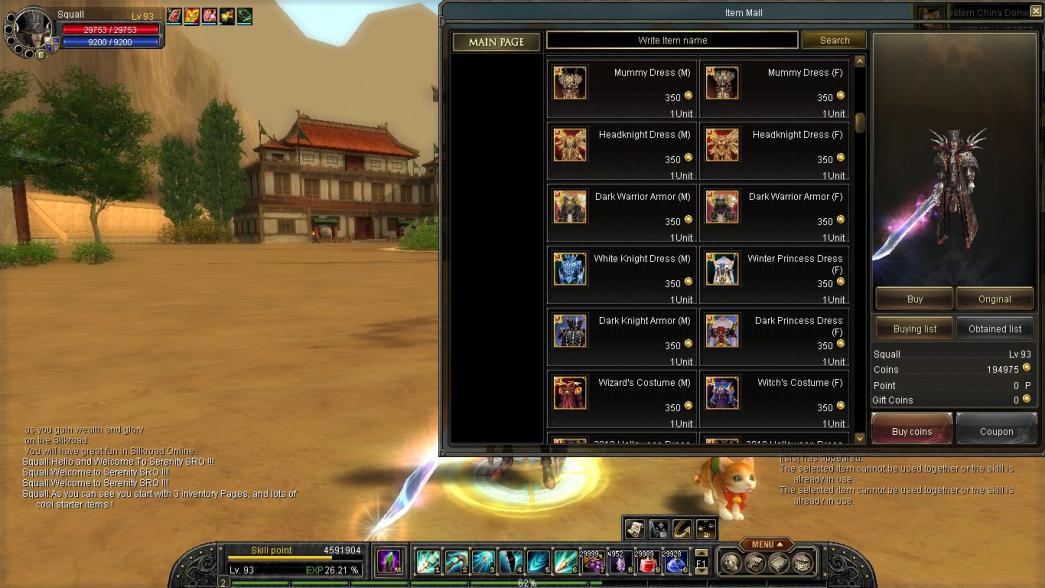Open the MAIN PAGE of the Item Mall

(496, 42)
